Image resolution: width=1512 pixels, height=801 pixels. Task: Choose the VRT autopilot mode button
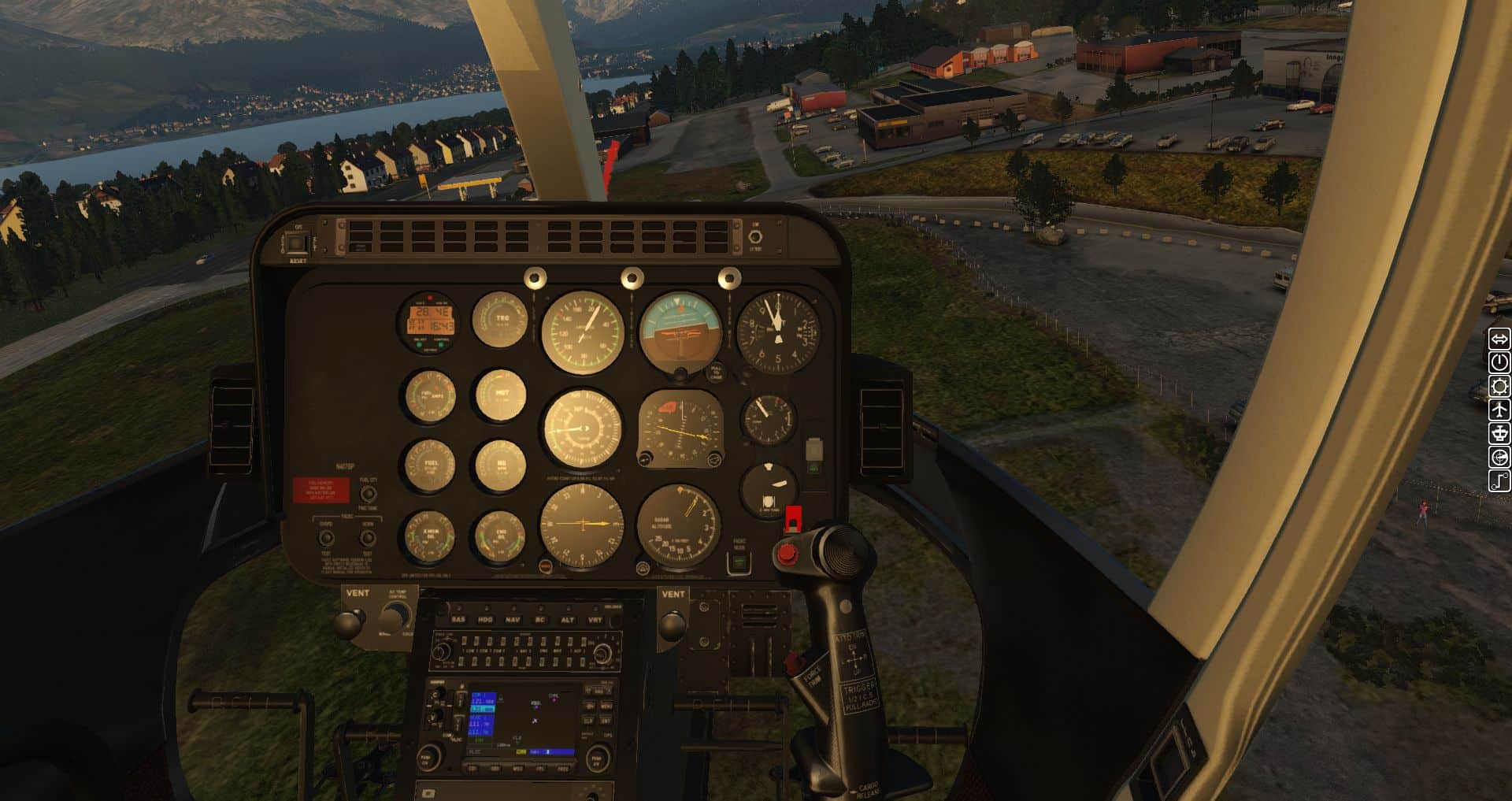pos(595,620)
